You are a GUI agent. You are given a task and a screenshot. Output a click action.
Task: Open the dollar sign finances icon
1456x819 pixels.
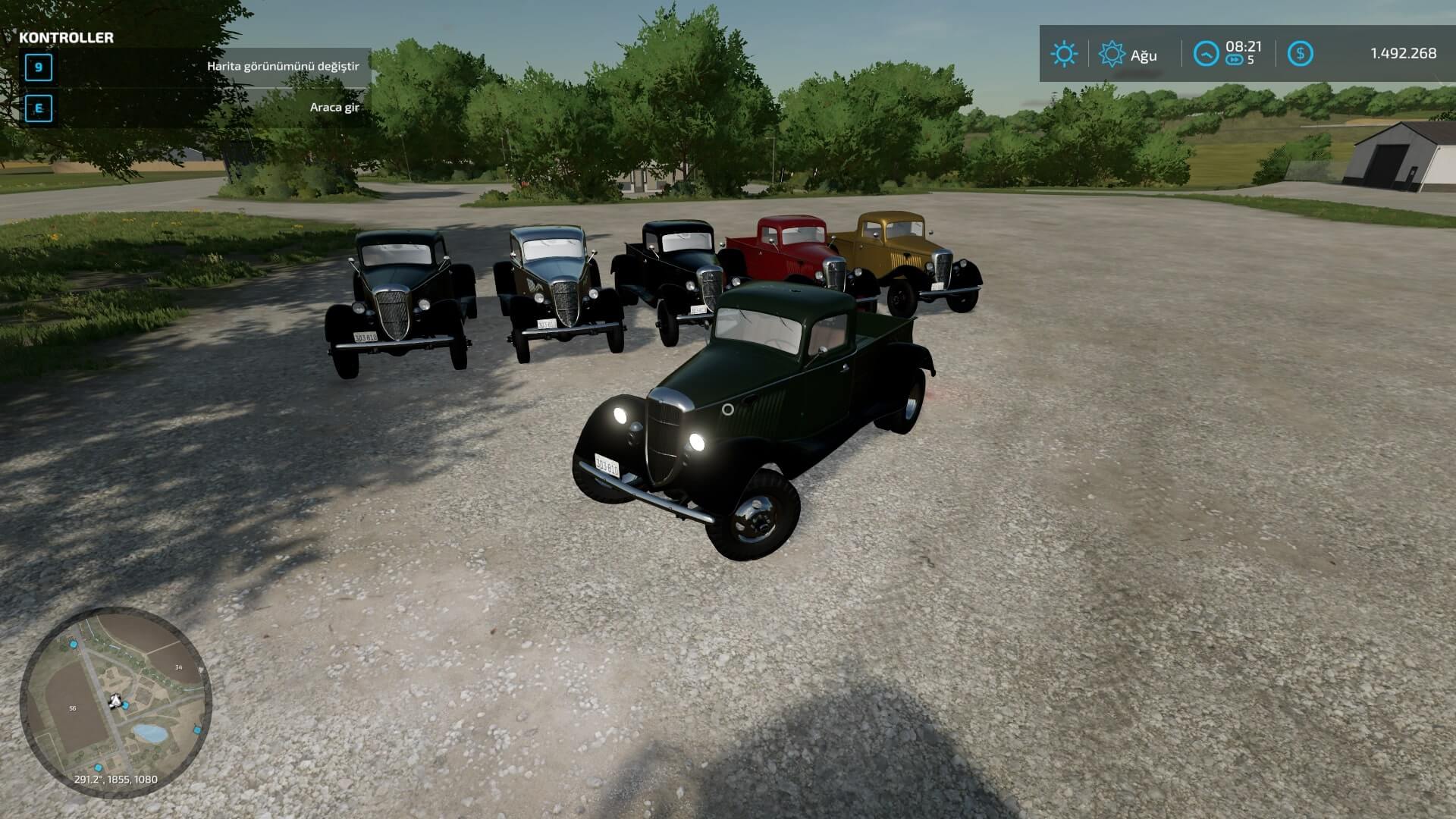[x=1301, y=54]
